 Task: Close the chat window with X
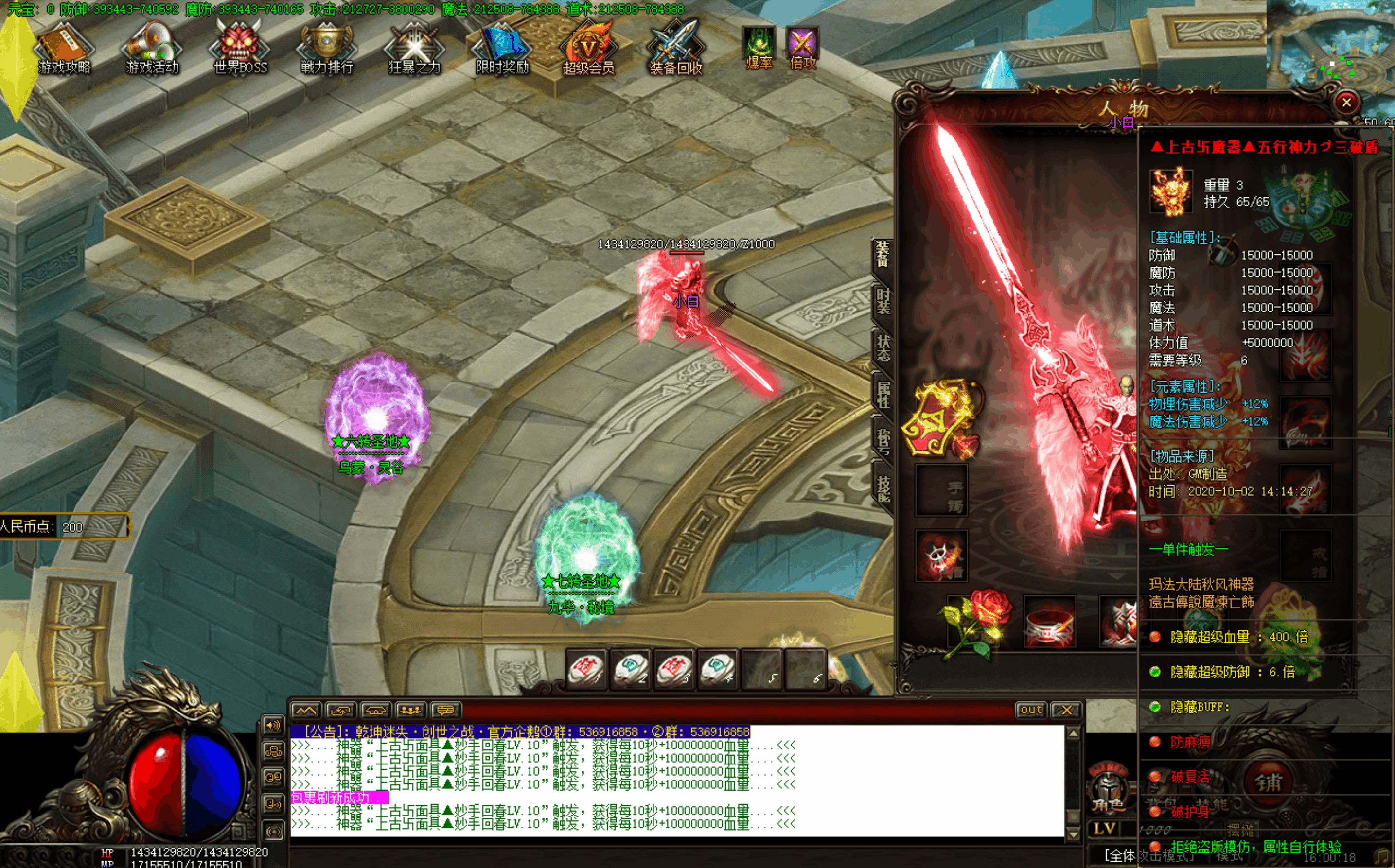(1066, 710)
